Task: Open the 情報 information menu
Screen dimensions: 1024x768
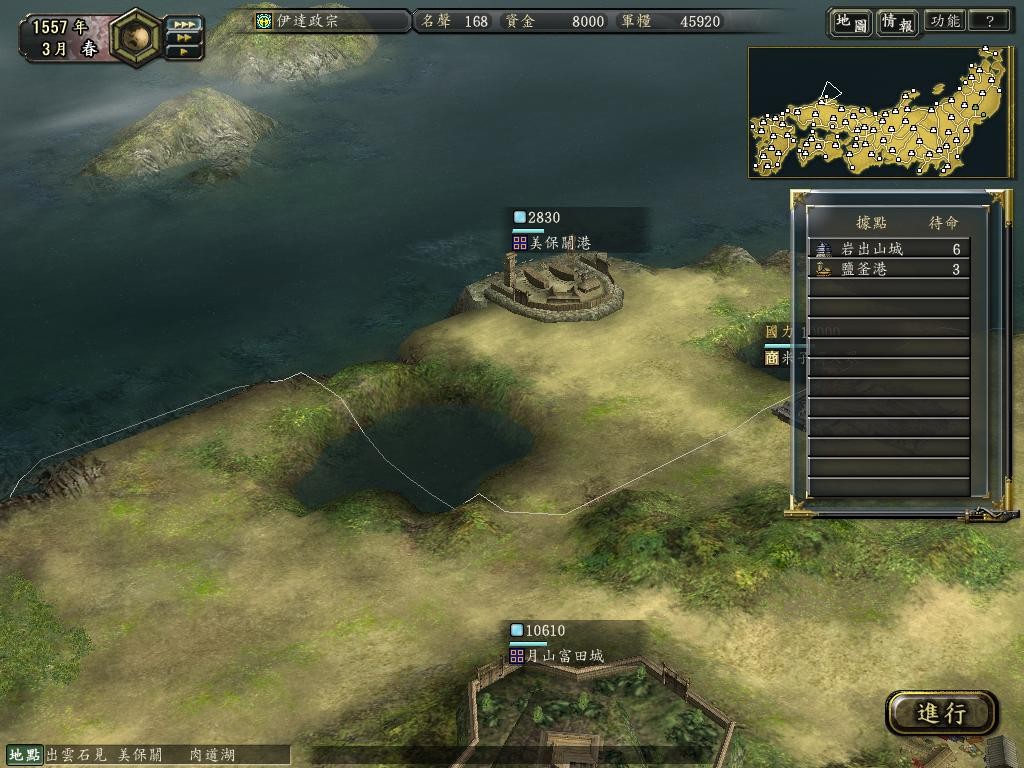Action: pyautogui.click(x=897, y=21)
